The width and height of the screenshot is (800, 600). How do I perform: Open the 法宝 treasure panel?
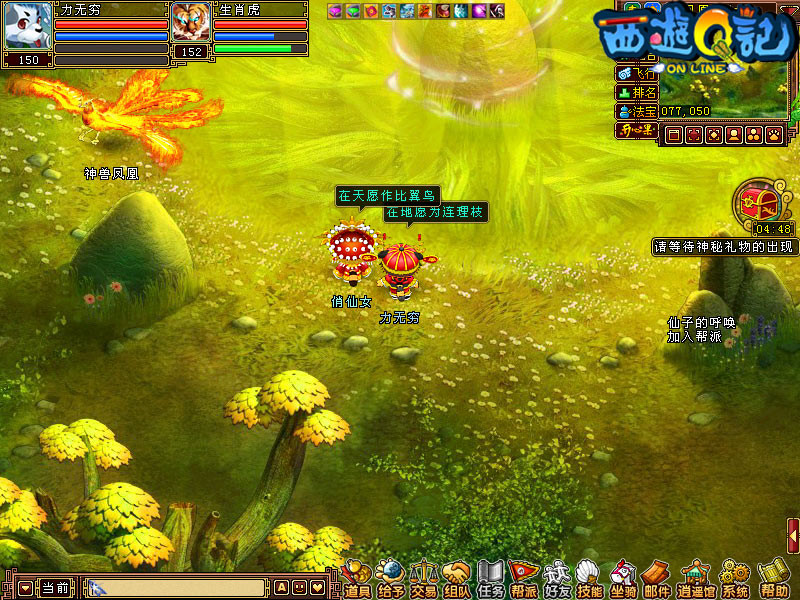[636, 111]
